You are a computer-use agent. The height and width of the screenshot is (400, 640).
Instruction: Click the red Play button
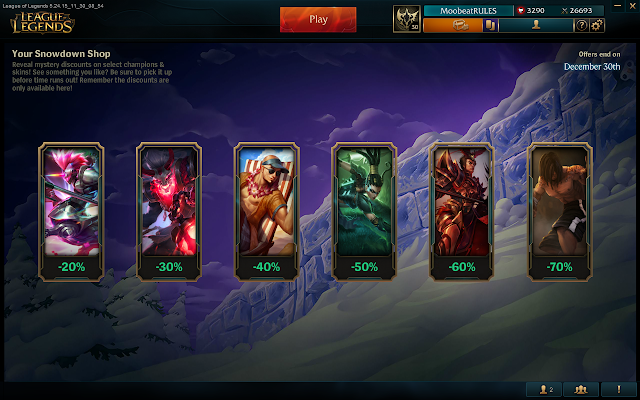point(318,18)
